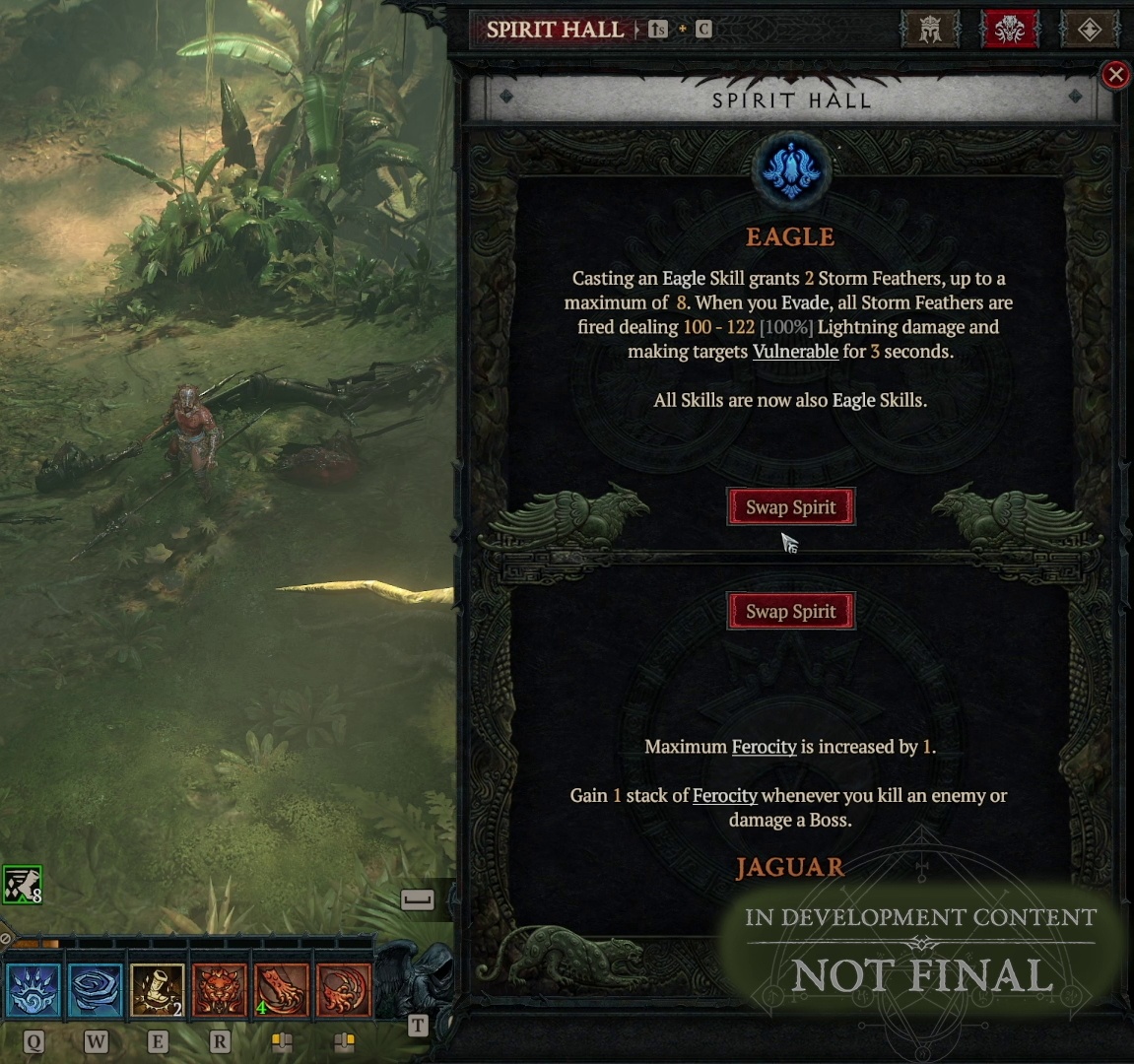1134x1064 pixels.
Task: Open the helmet character tab
Action: pyautogui.click(x=929, y=30)
